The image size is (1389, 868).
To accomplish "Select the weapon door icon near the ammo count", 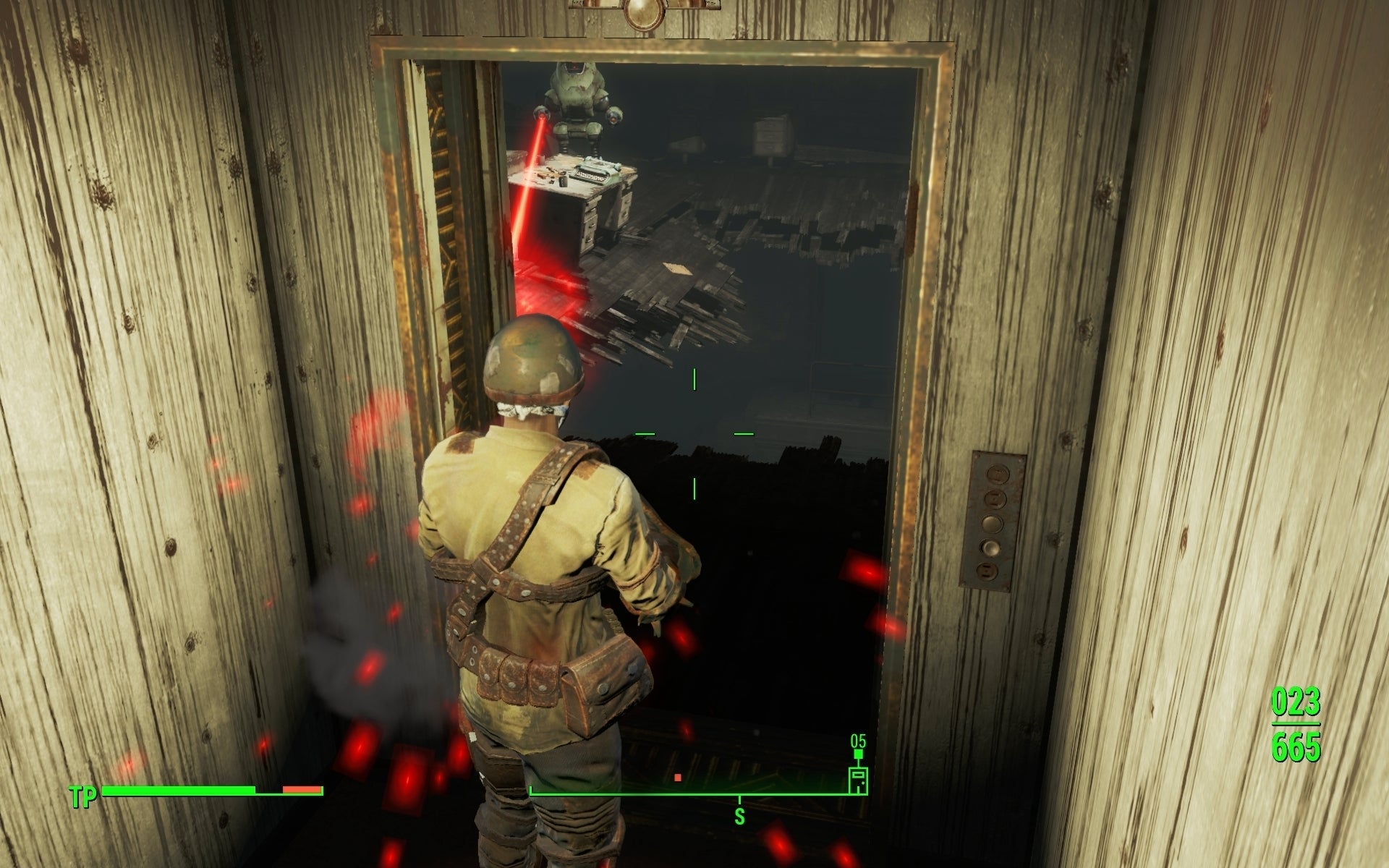I will click(858, 781).
